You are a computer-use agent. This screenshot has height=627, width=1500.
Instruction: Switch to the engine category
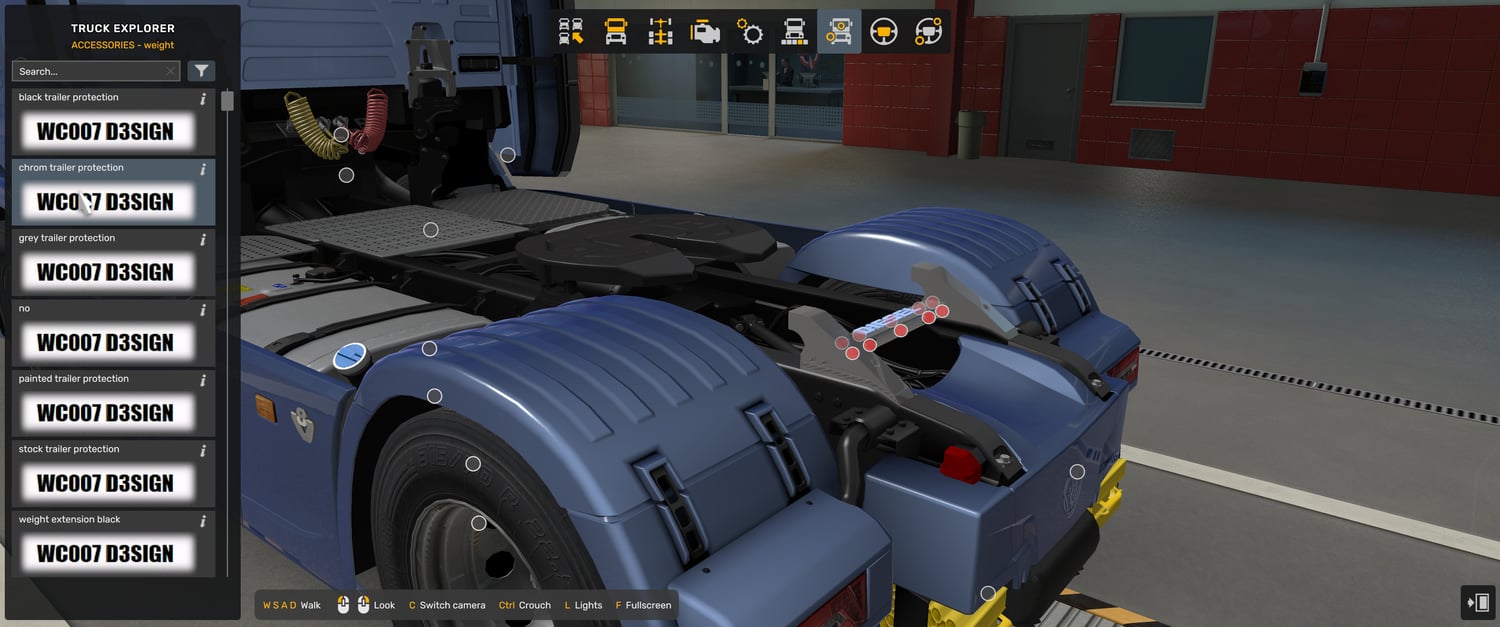tap(705, 32)
